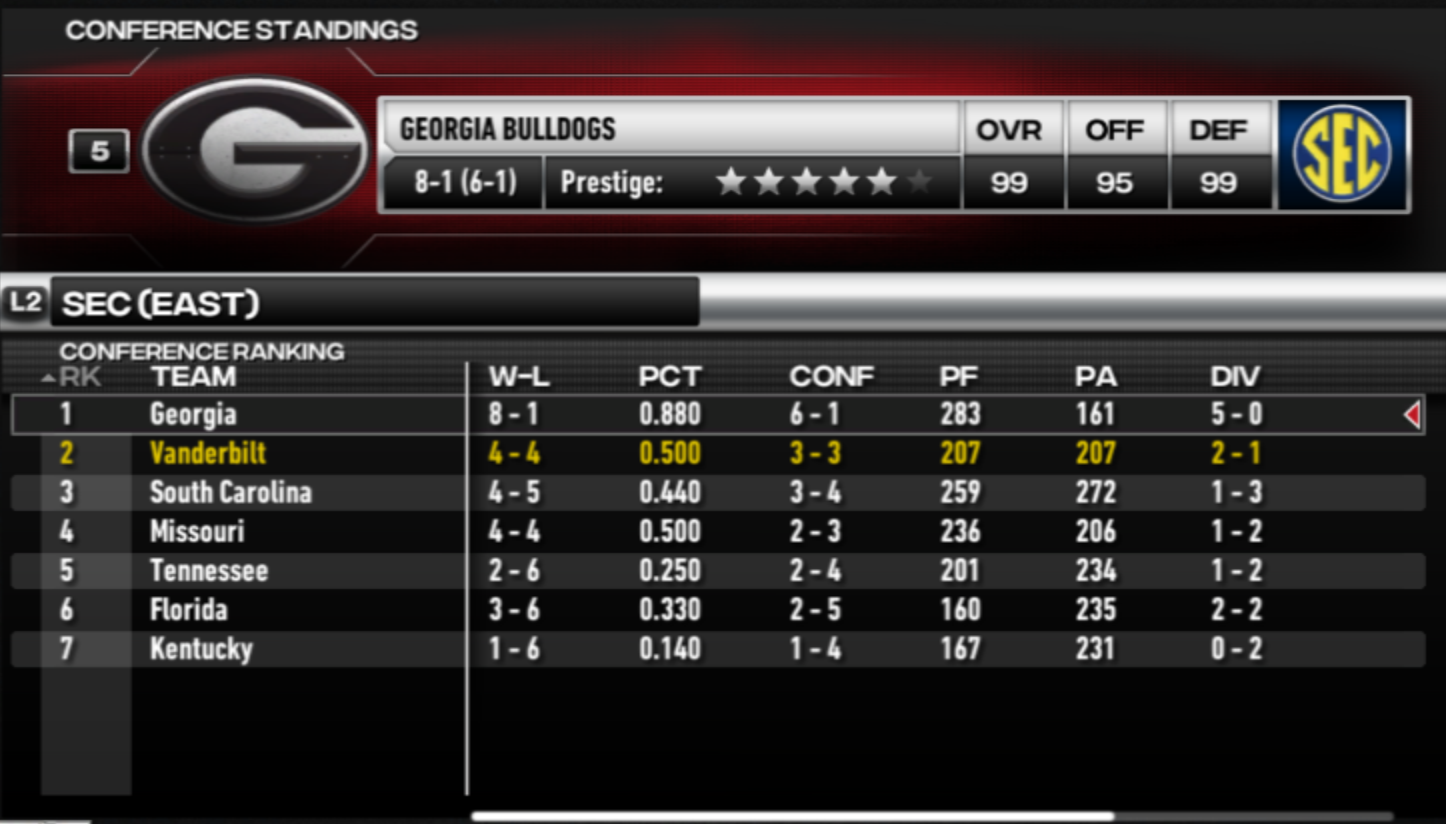Click the Georgia G team logo
This screenshot has width=1446, height=824.
tap(255, 151)
